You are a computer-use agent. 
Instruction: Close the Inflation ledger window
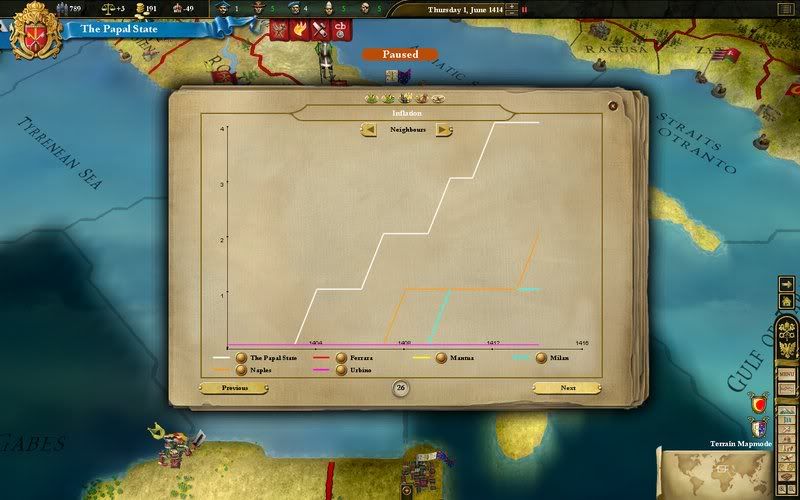coord(613,105)
